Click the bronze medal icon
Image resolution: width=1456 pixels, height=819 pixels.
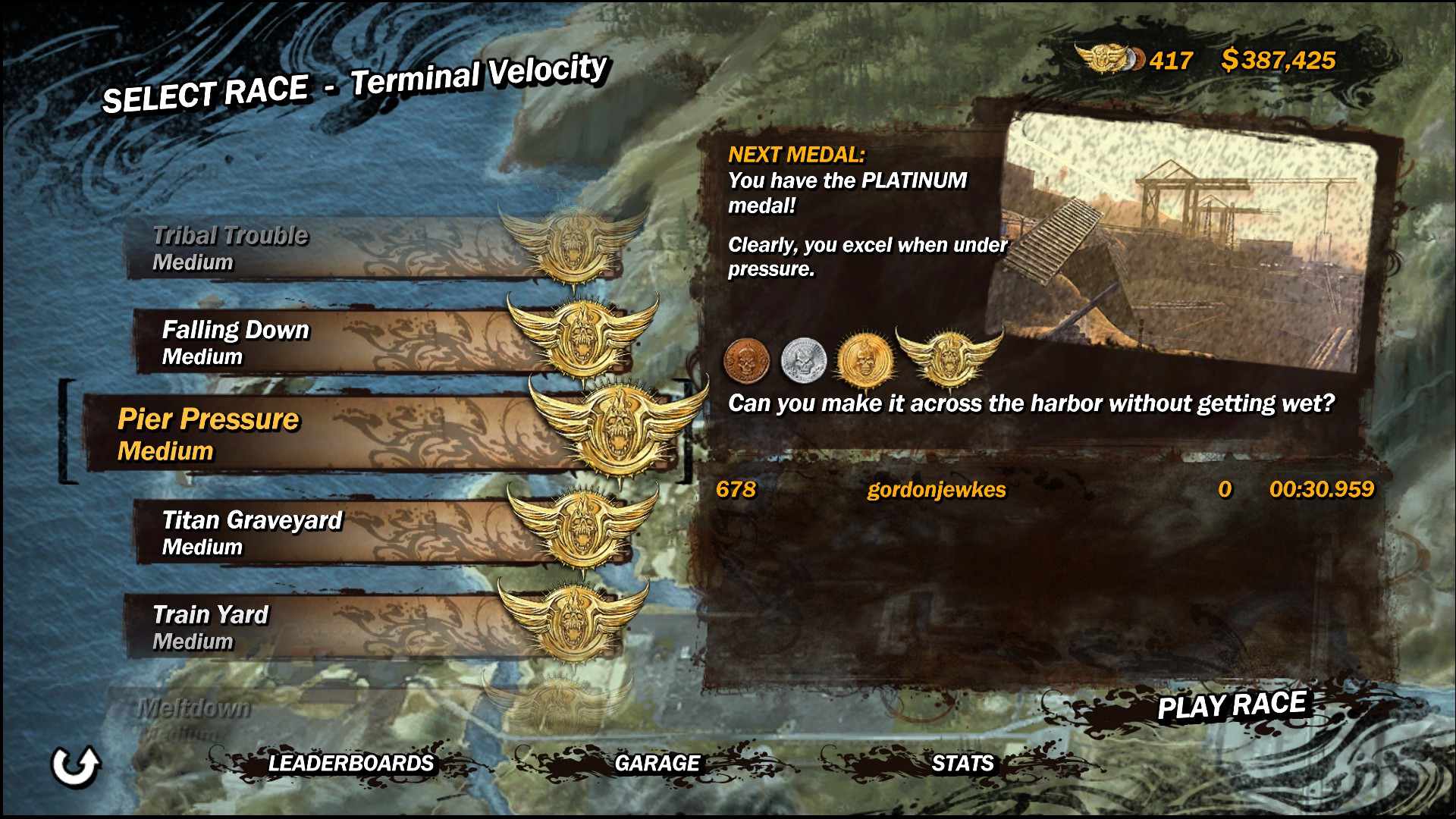coord(747,359)
